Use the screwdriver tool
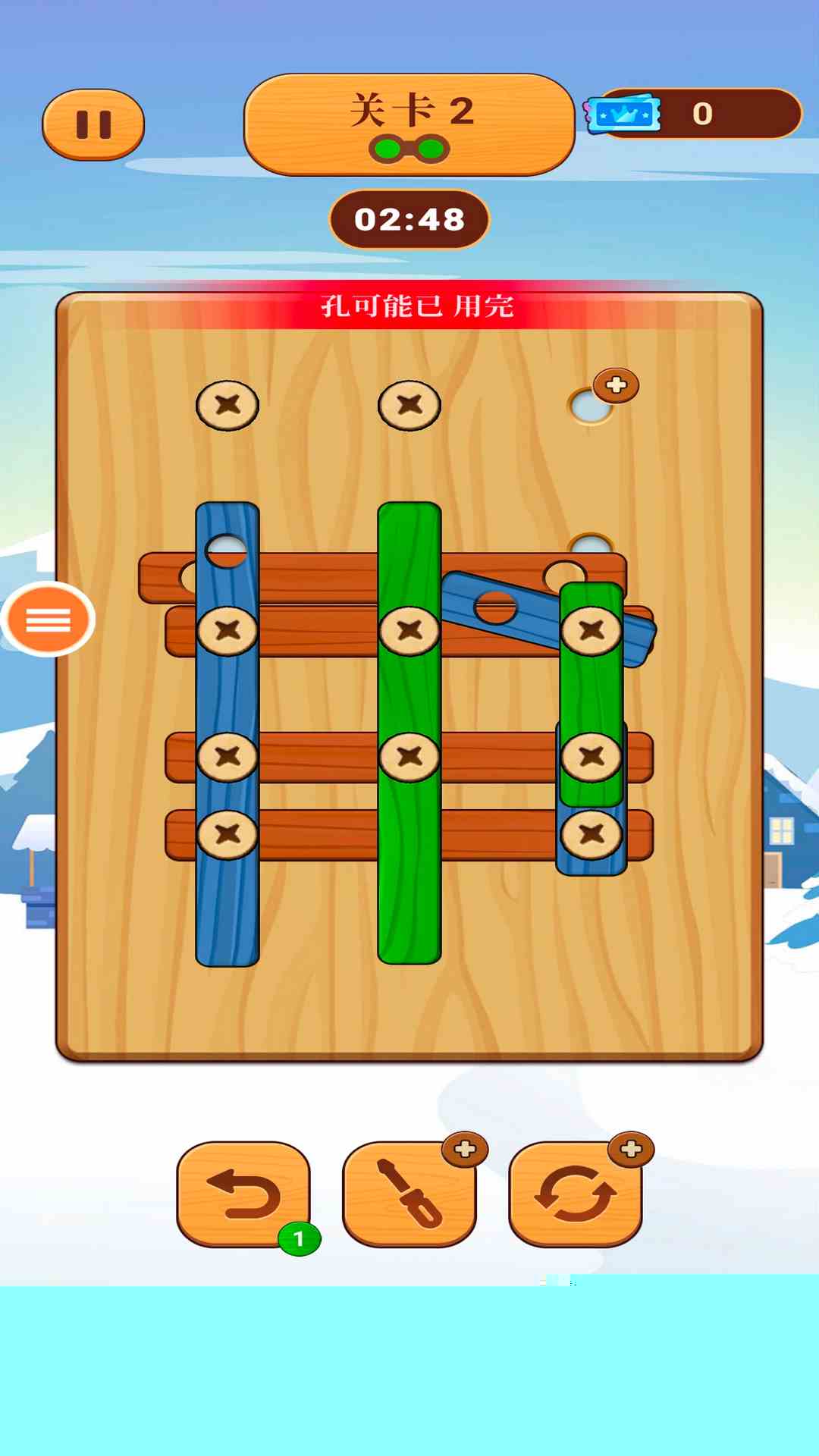Screen dimensions: 819x1456 (x=409, y=1194)
